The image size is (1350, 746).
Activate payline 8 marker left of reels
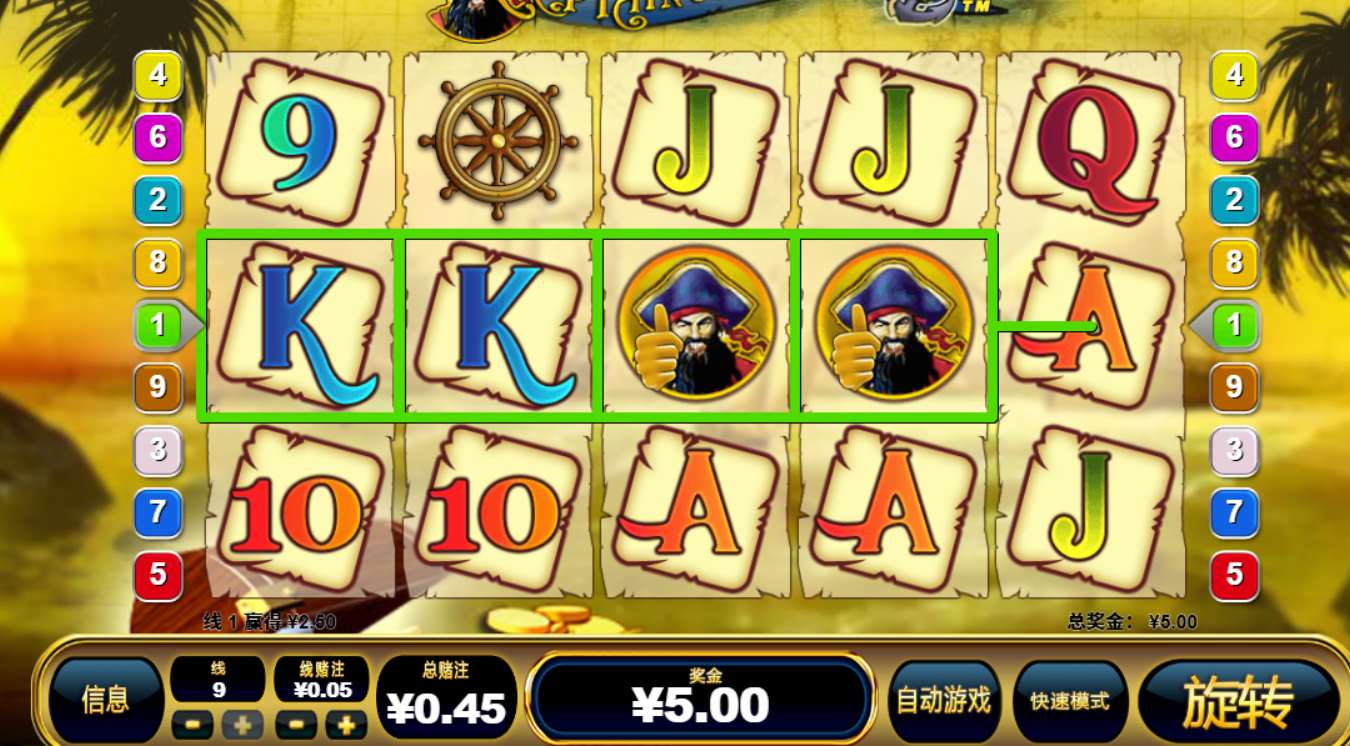pos(158,263)
